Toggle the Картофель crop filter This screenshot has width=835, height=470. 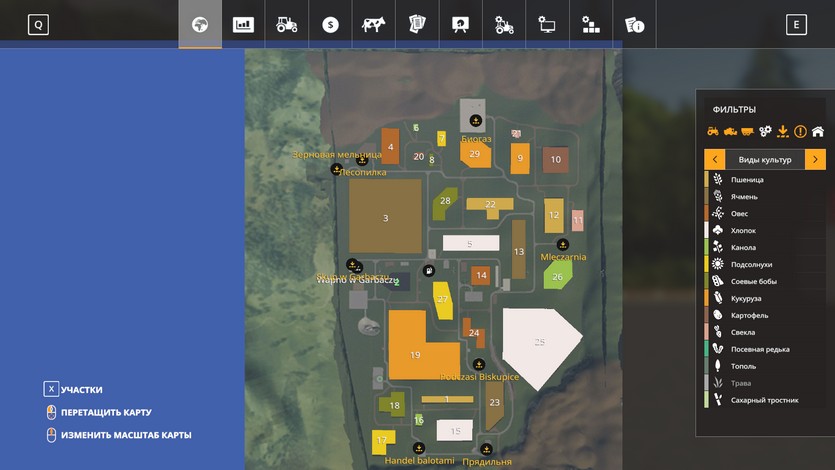(x=750, y=315)
